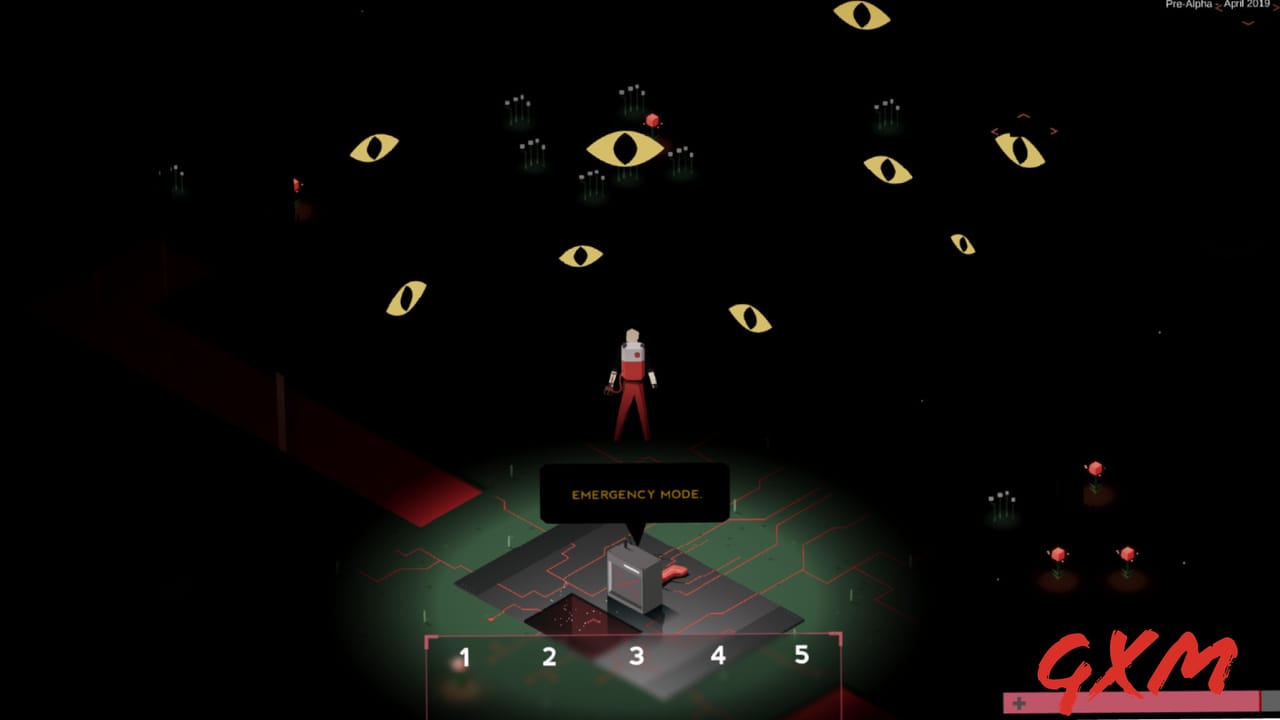This screenshot has width=1280, height=720.
Task: Click the health bar at bottom right
Action: coord(1140,704)
